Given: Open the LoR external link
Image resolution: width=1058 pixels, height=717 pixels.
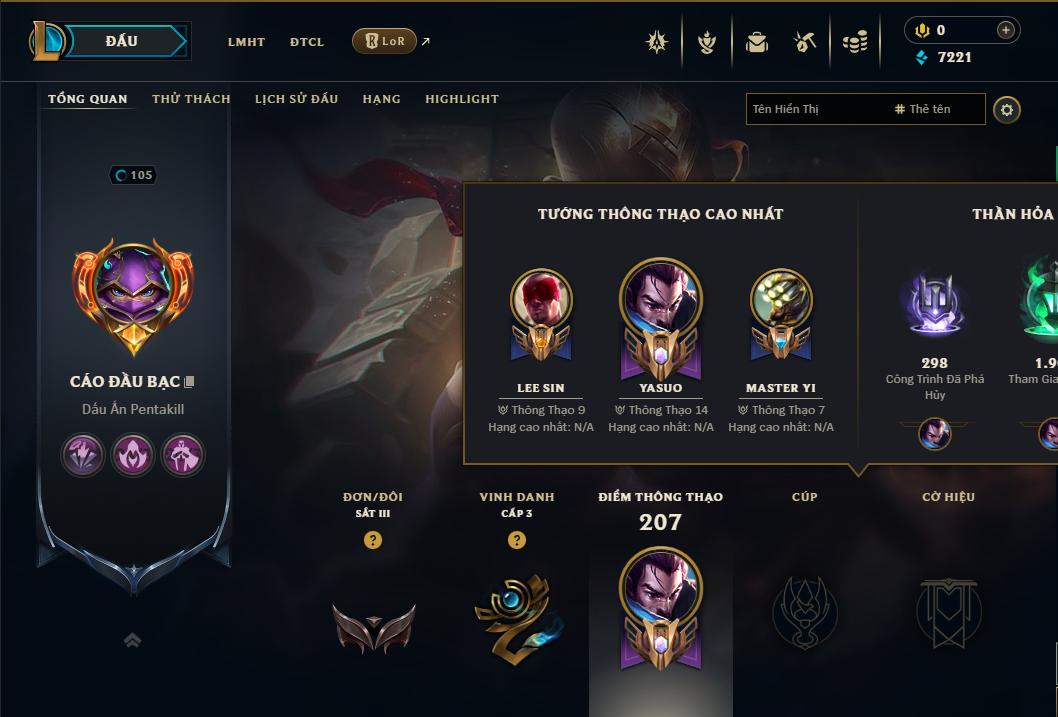Looking at the screenshot, I should 385,41.
